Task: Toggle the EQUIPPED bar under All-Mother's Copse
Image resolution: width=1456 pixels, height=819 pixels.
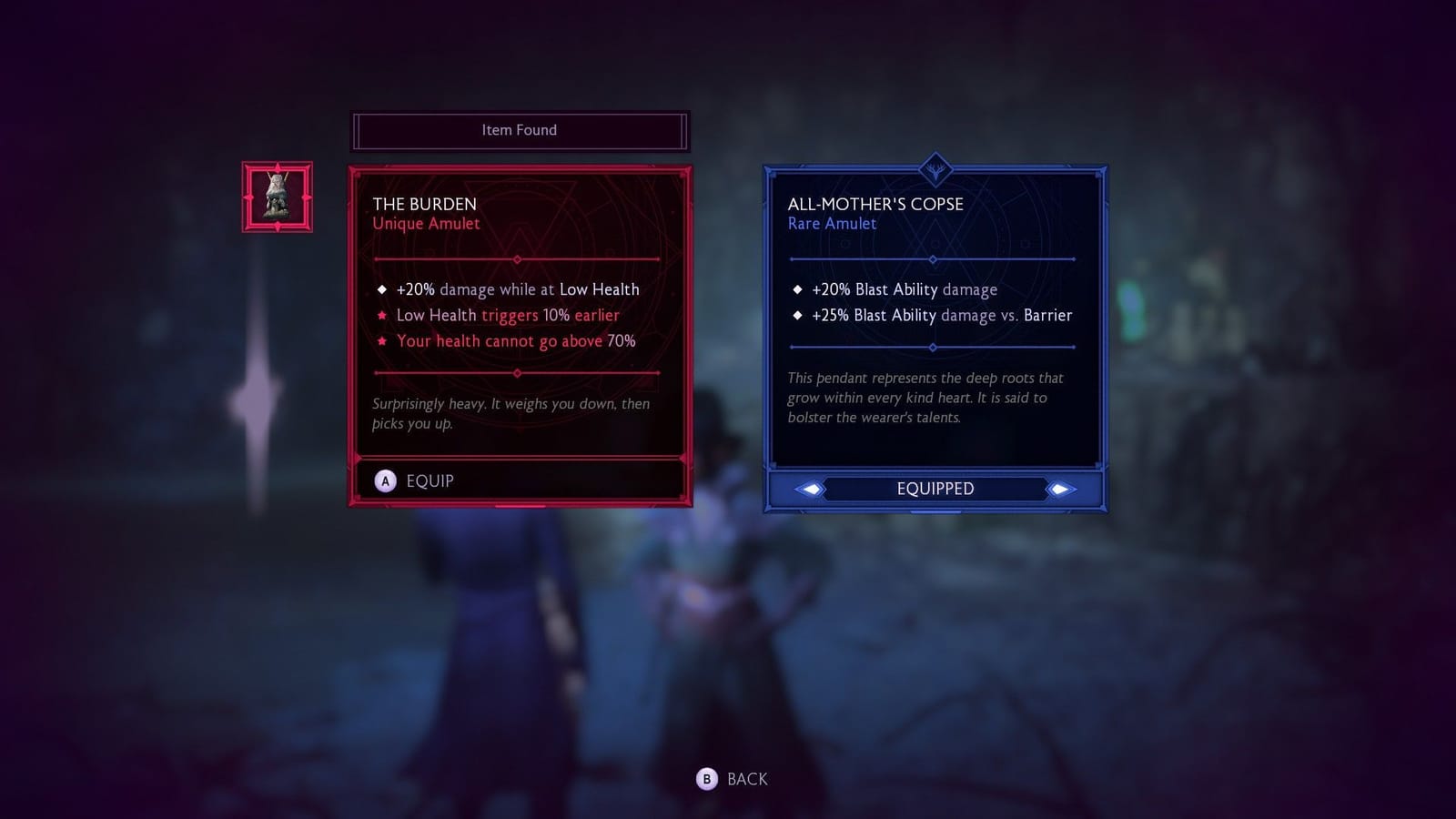Action: click(935, 489)
